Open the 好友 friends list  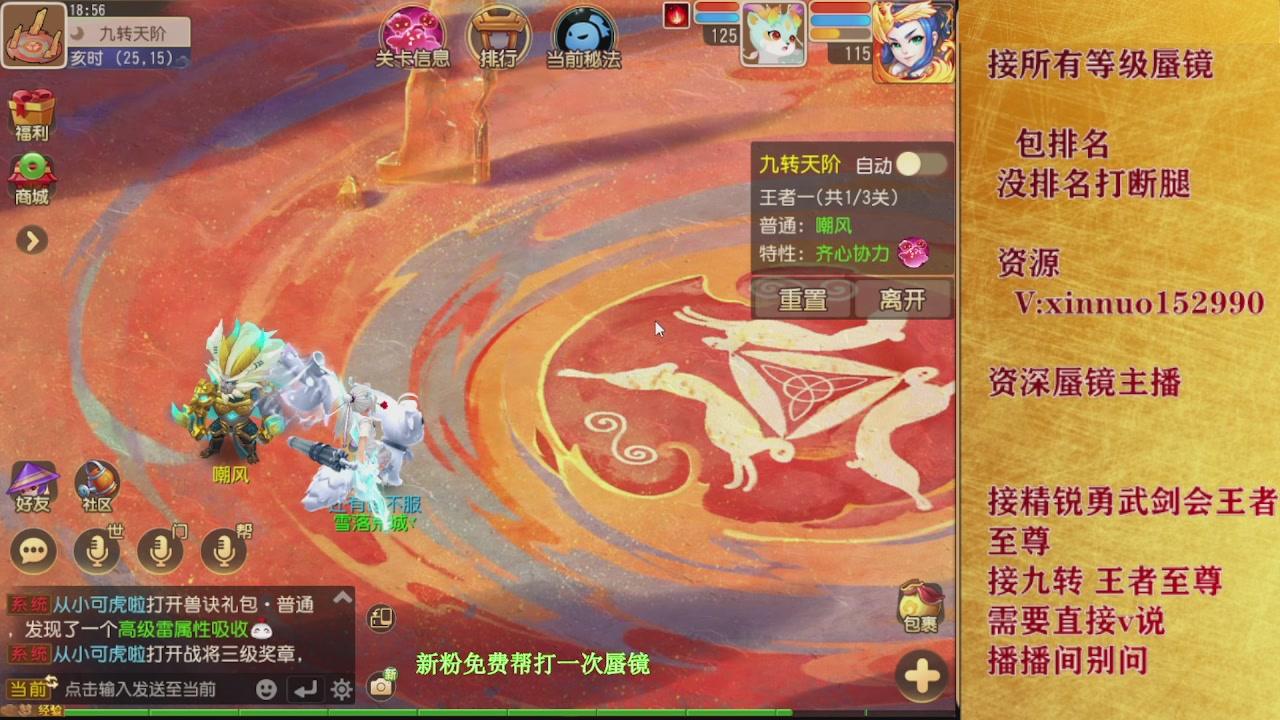33,483
